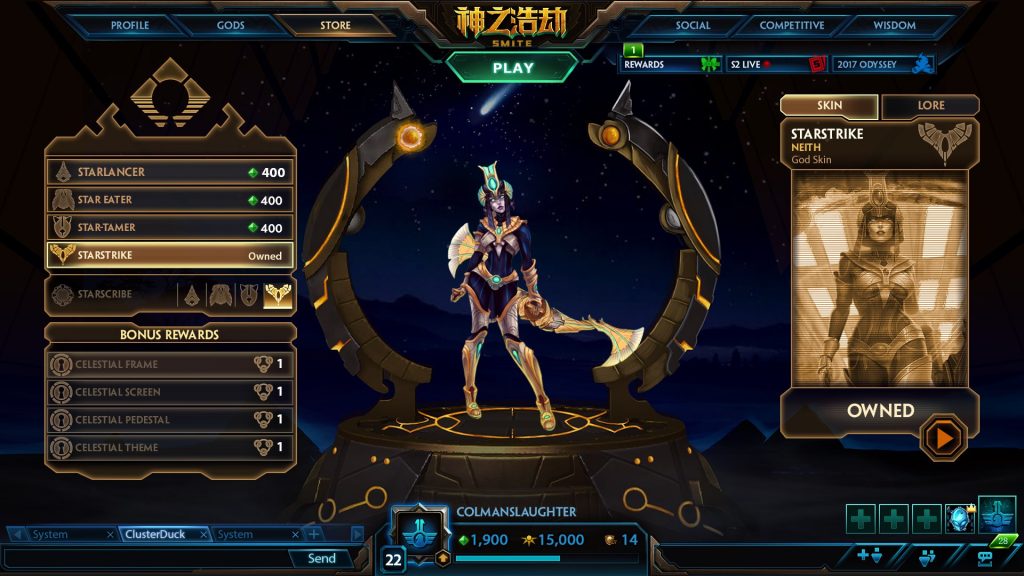Select the Celestial Frame bonus reward

coord(170,364)
